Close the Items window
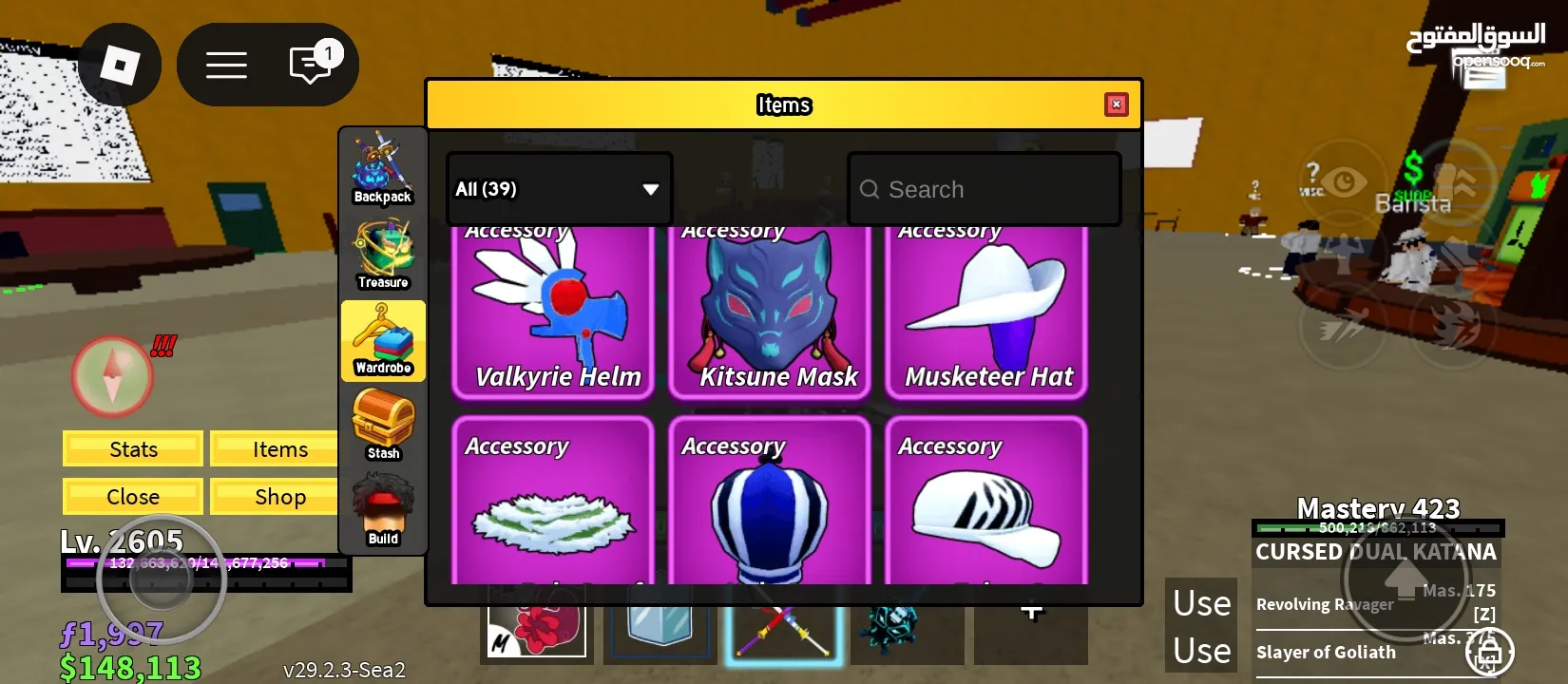This screenshot has height=684, width=1568. tap(1117, 104)
